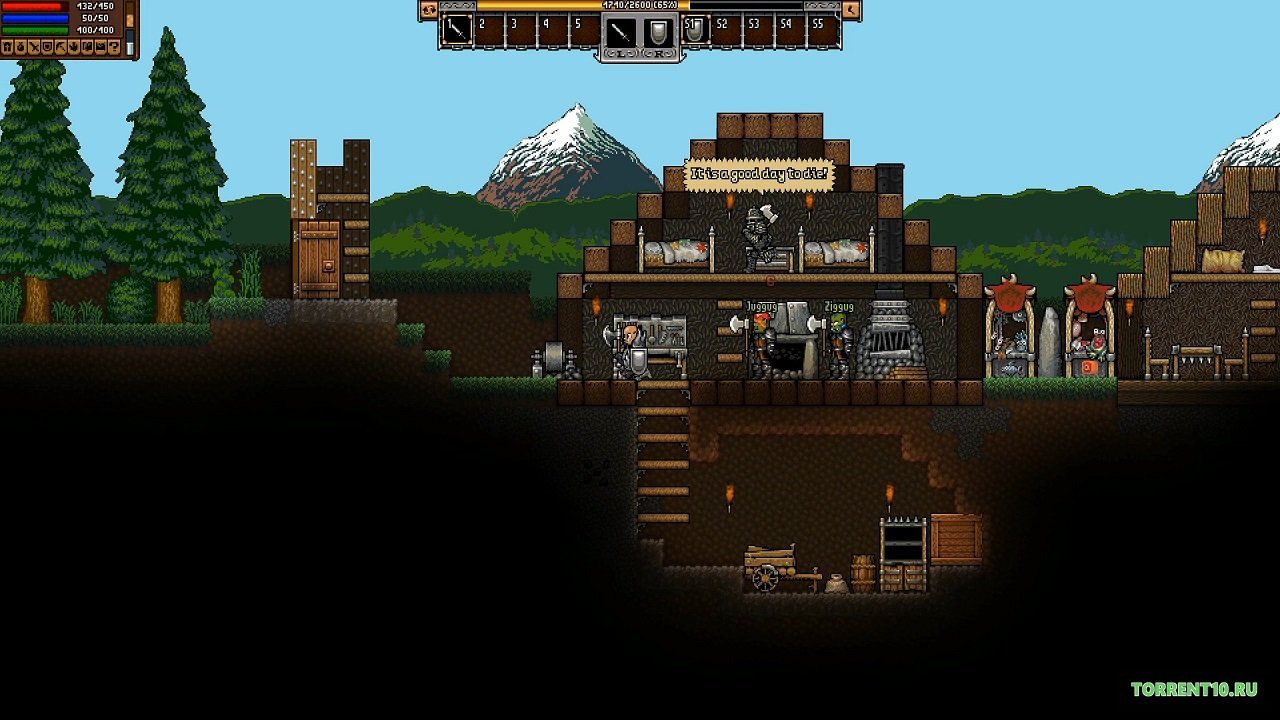Screen dimensions: 1280x720
Task: Open the bag inventory icon
Action: click(x=20, y=47)
